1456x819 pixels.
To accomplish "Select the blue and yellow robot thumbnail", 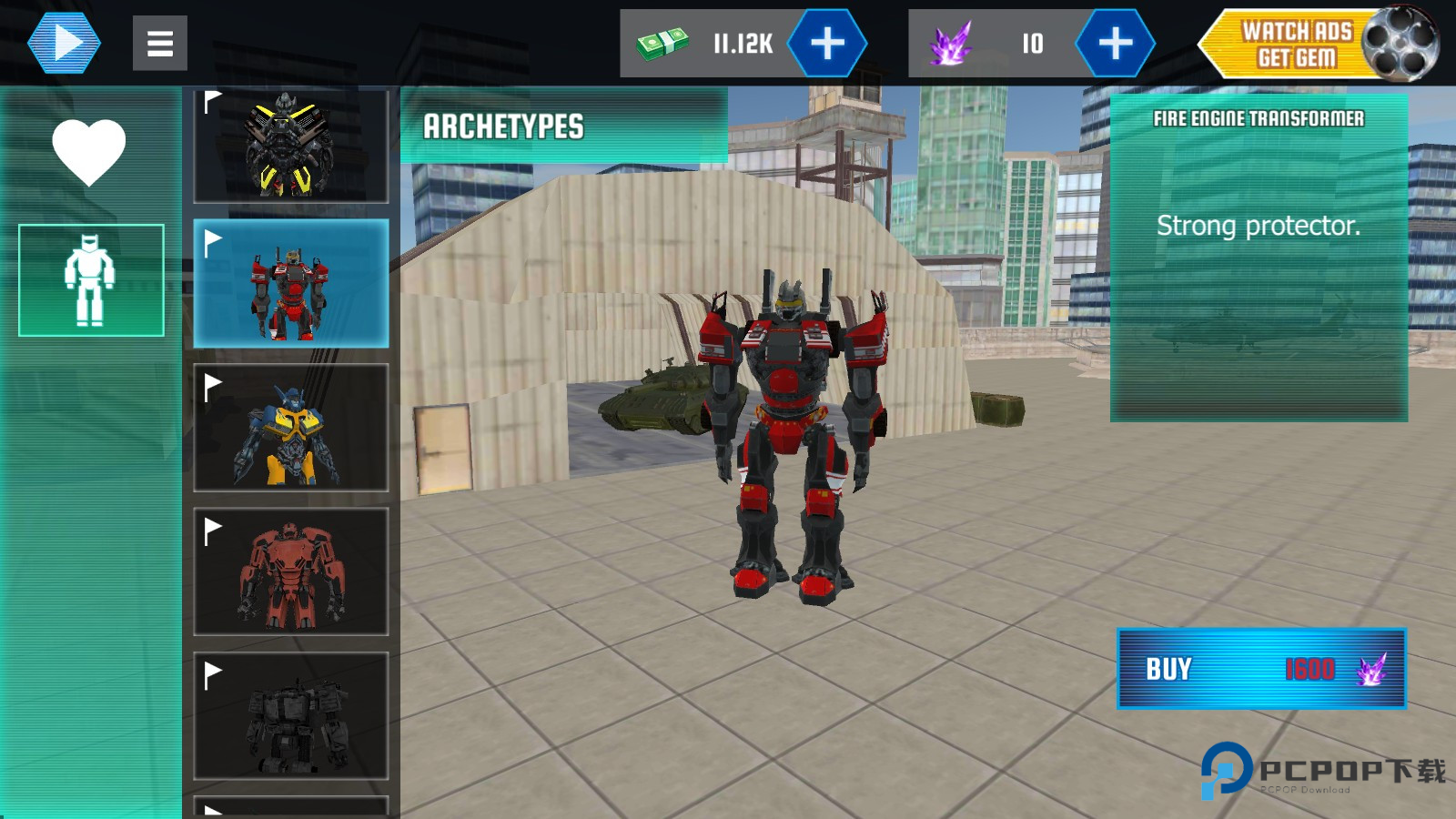I will tap(291, 428).
